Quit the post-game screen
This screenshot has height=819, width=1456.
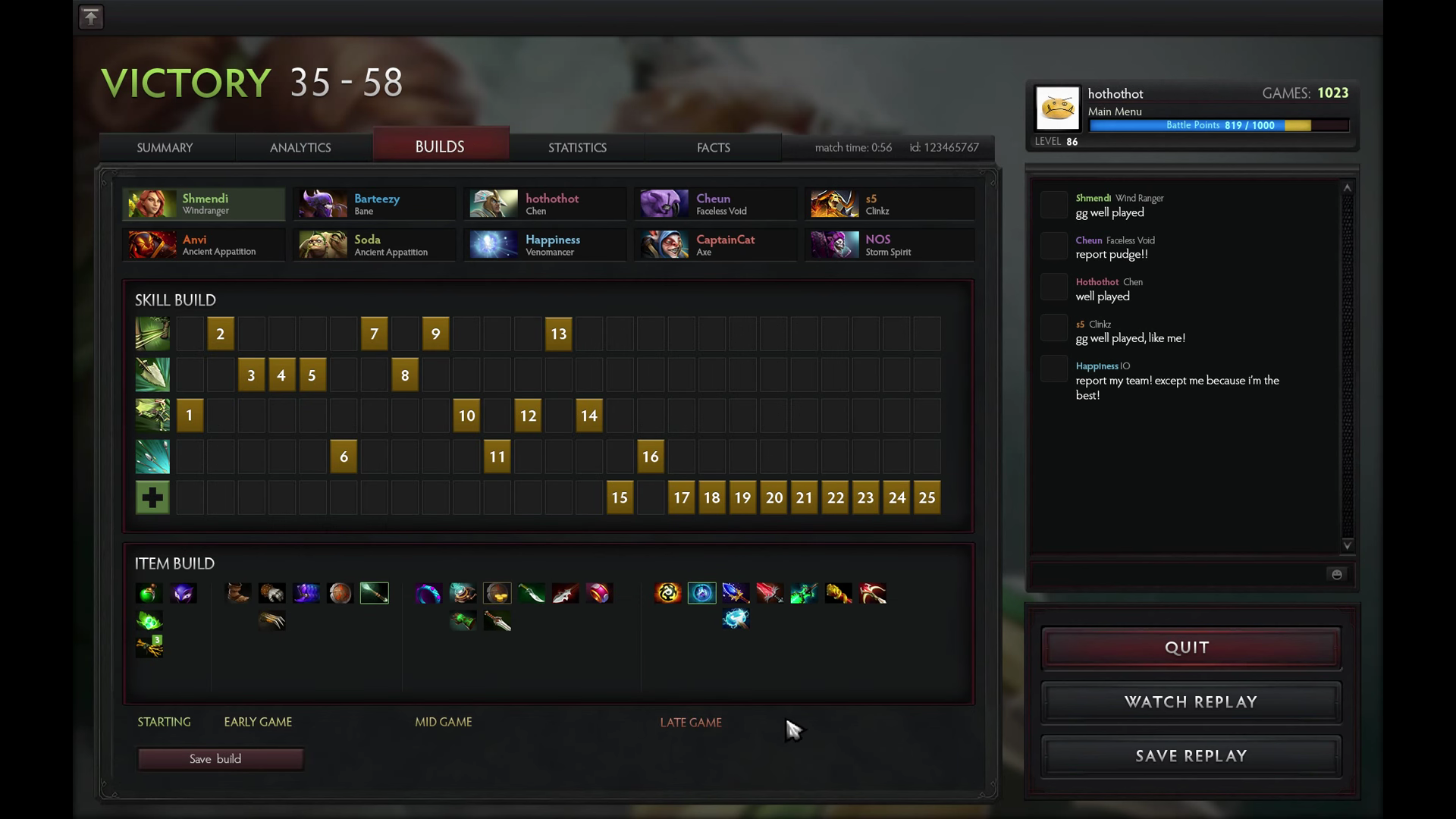[1191, 648]
